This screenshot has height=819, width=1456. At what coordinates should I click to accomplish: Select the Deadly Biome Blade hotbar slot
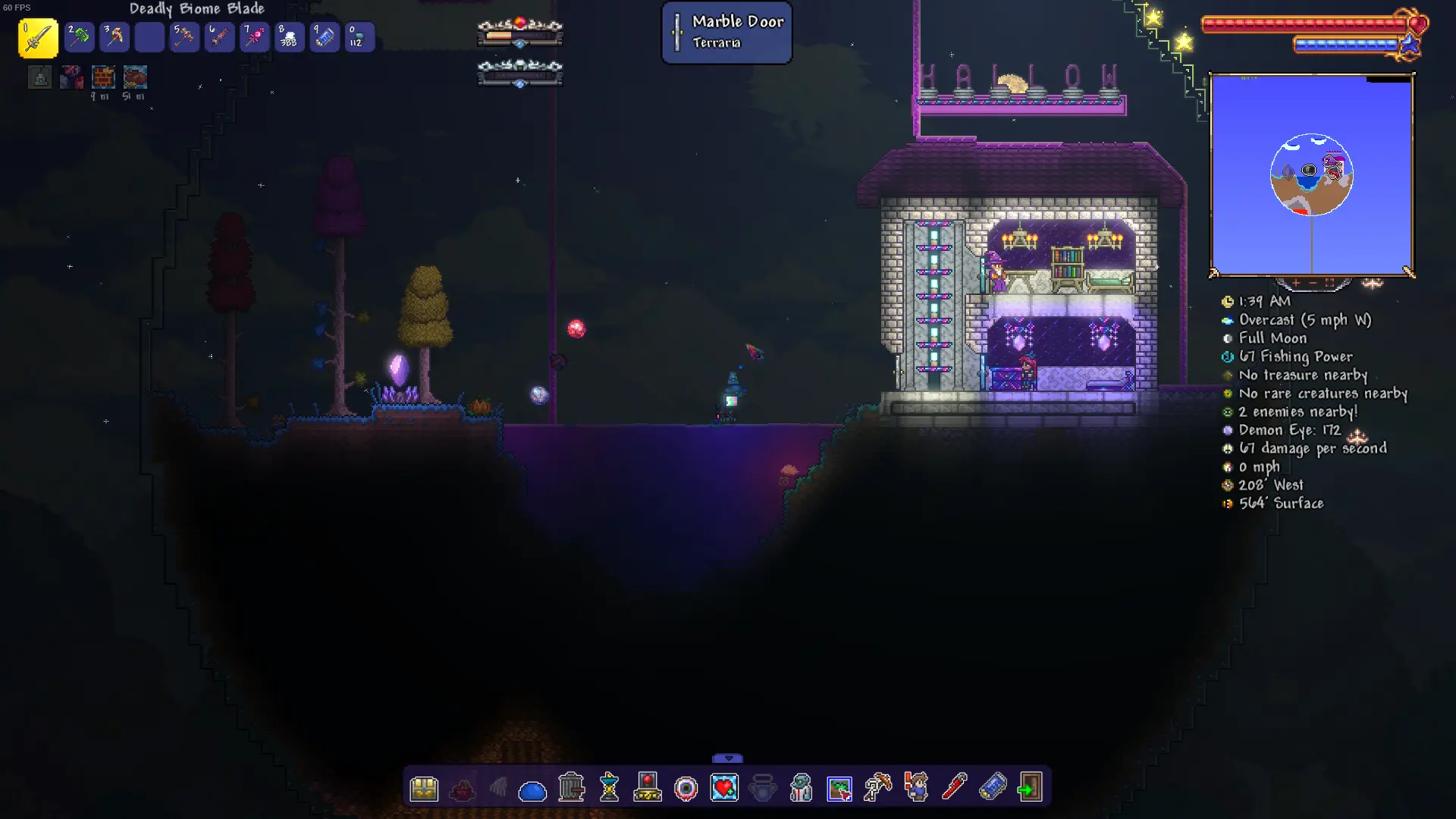(x=38, y=38)
